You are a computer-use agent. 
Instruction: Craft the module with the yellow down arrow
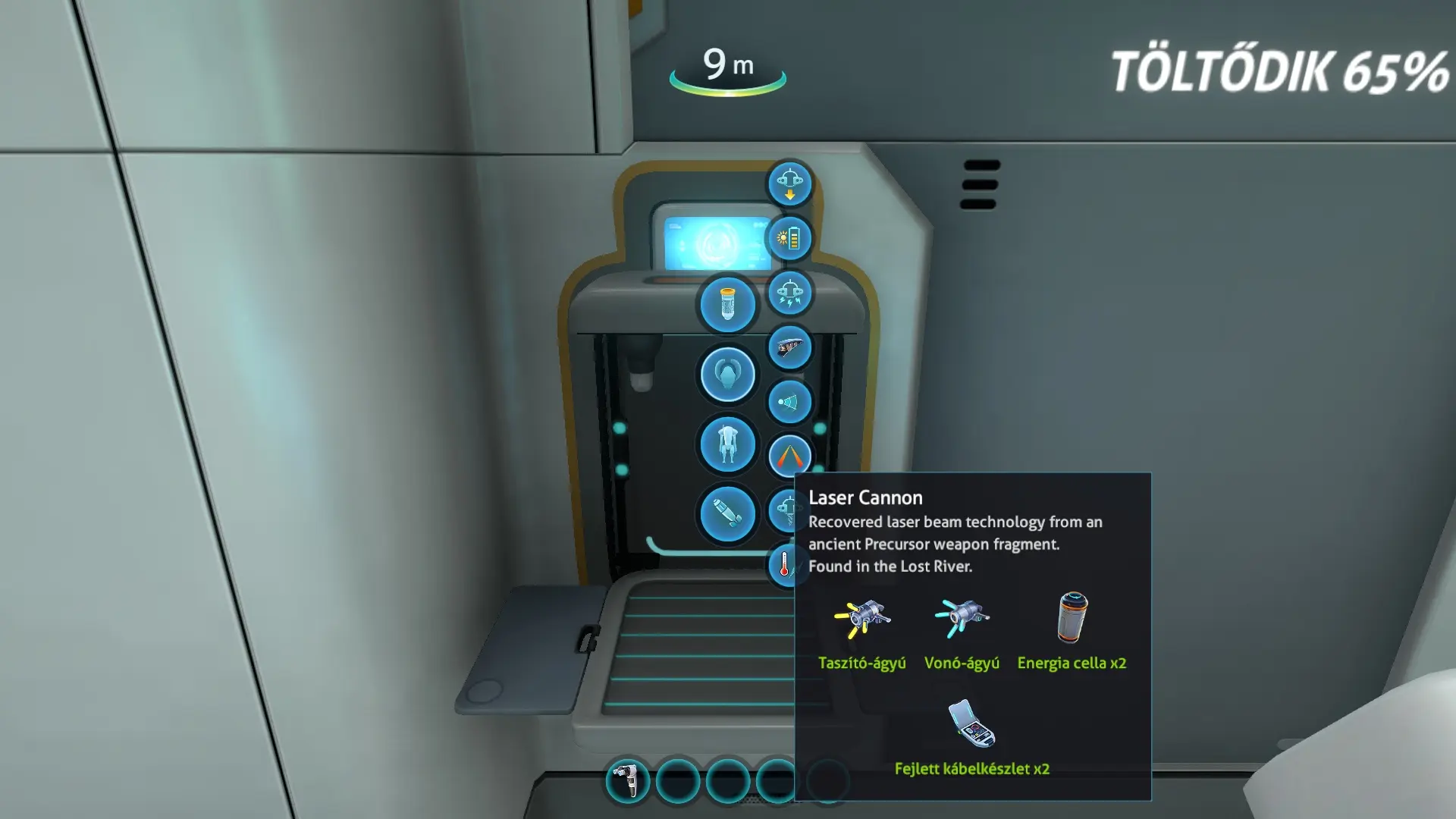789,184
